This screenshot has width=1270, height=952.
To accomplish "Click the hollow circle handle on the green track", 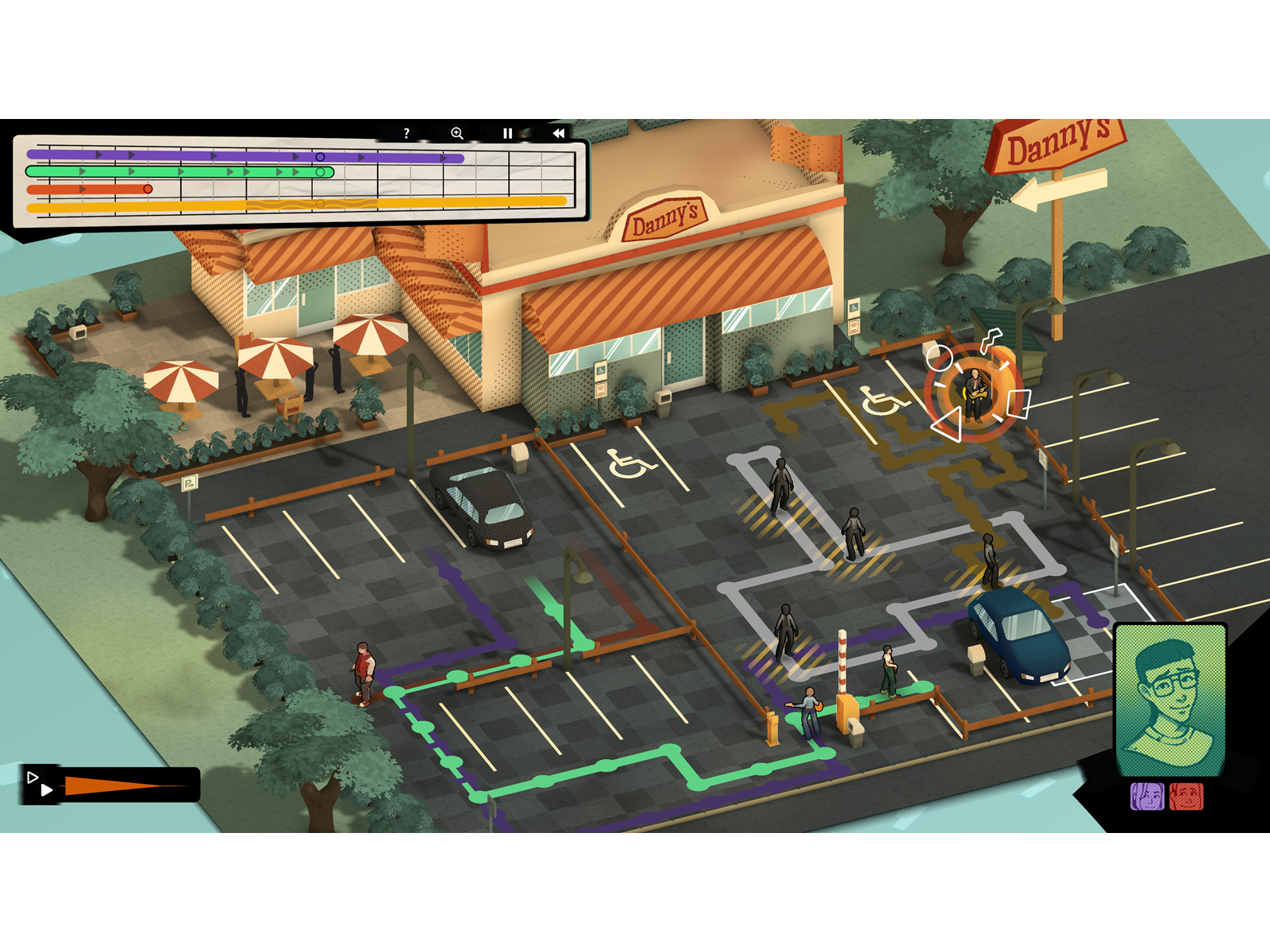I will point(321,171).
